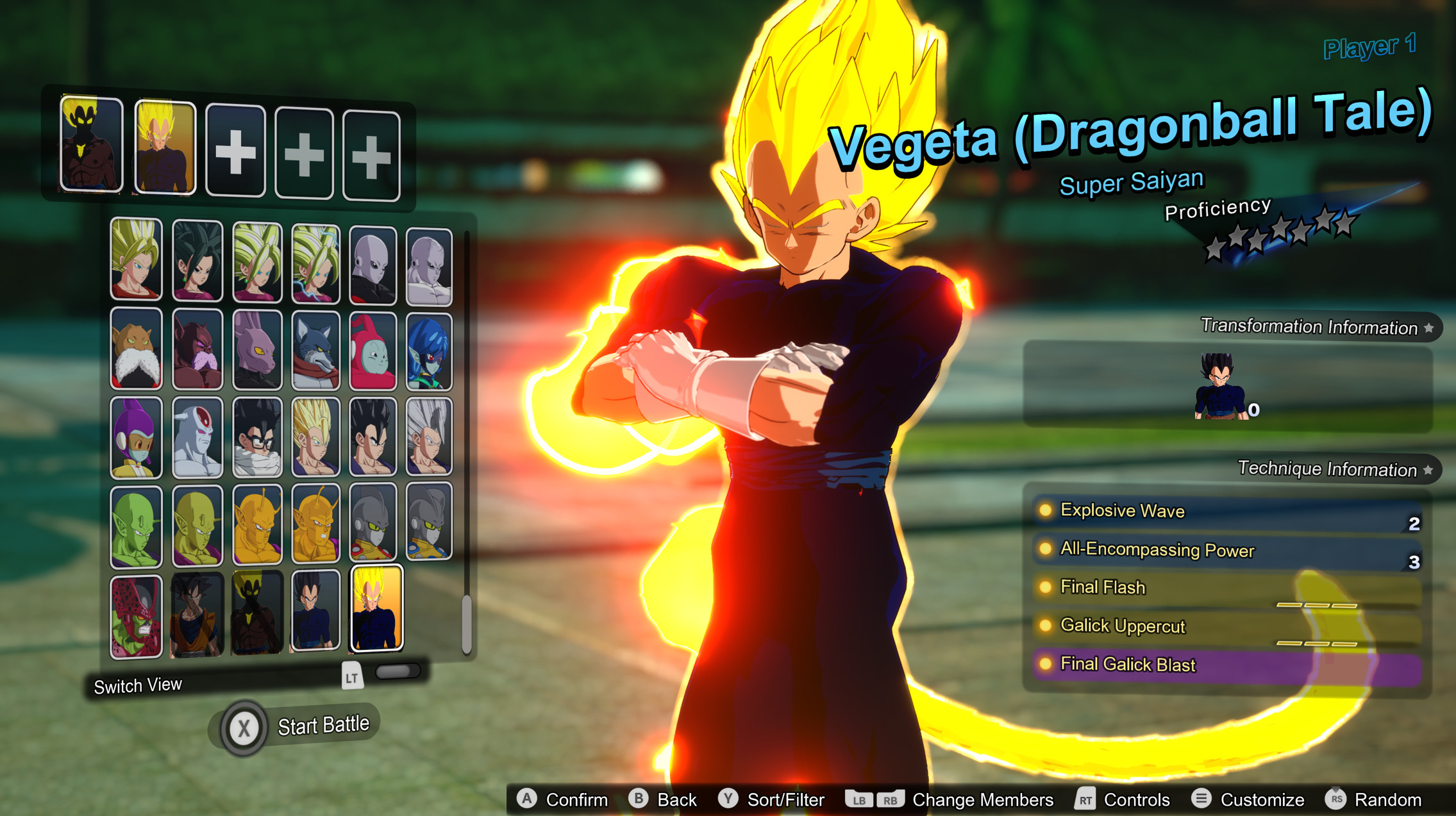Open Controls via the RT icon
This screenshot has width=1456, height=816.
point(1085,799)
